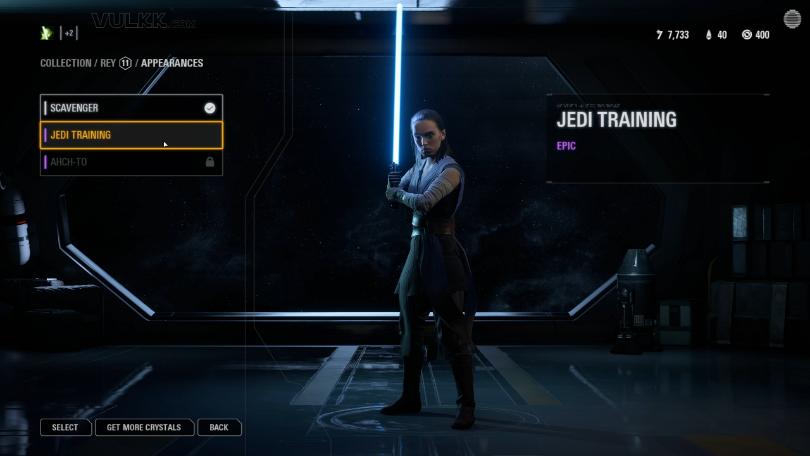Open Get More Crystals
The image size is (810, 456).
tap(144, 427)
